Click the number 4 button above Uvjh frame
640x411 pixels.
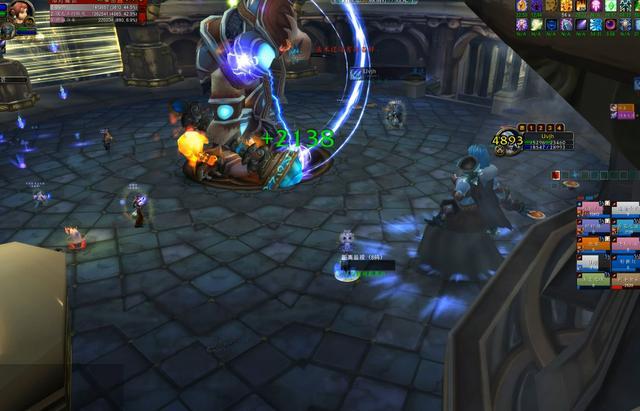pos(560,128)
